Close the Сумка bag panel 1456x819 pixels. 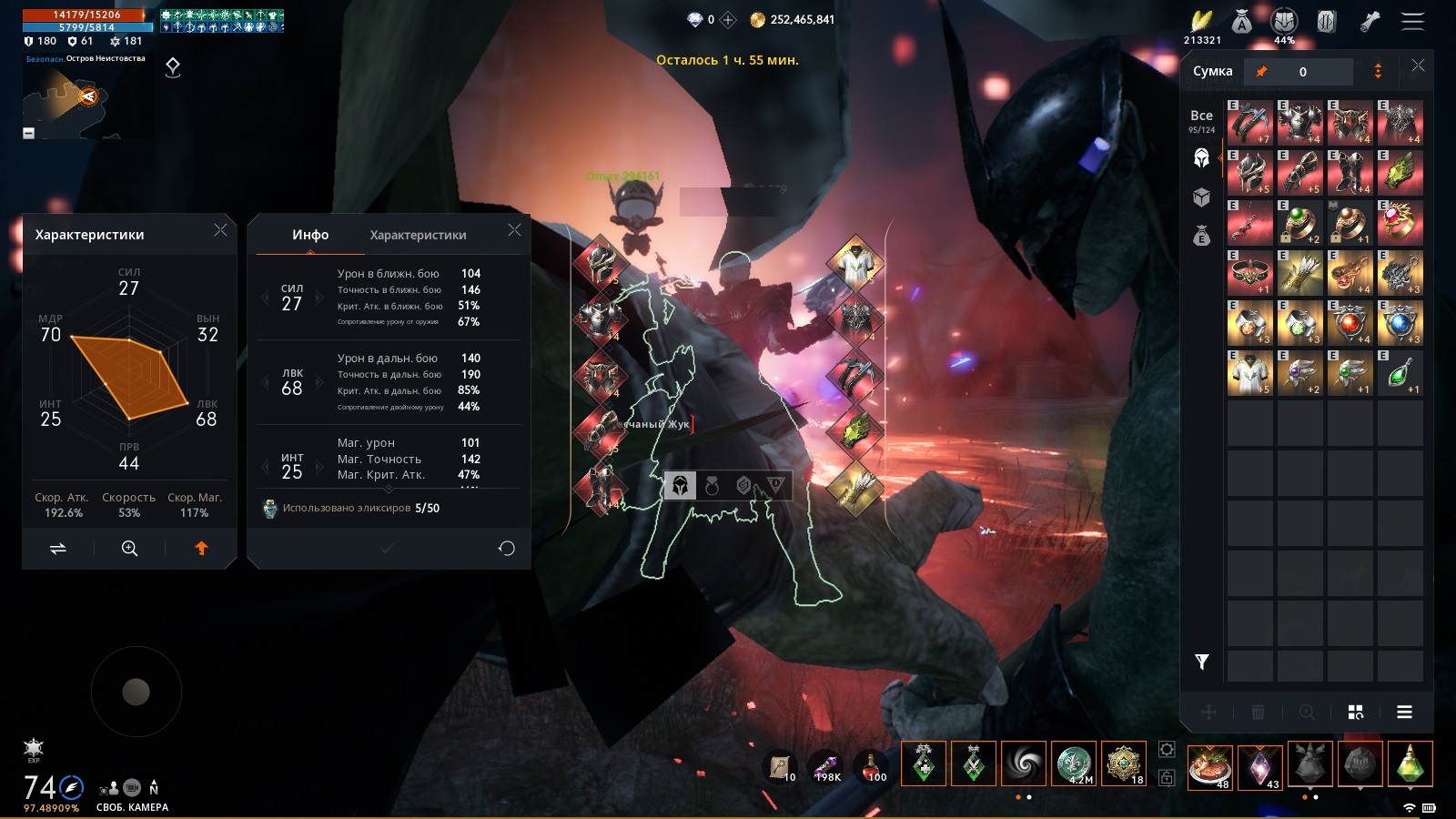coord(1418,66)
